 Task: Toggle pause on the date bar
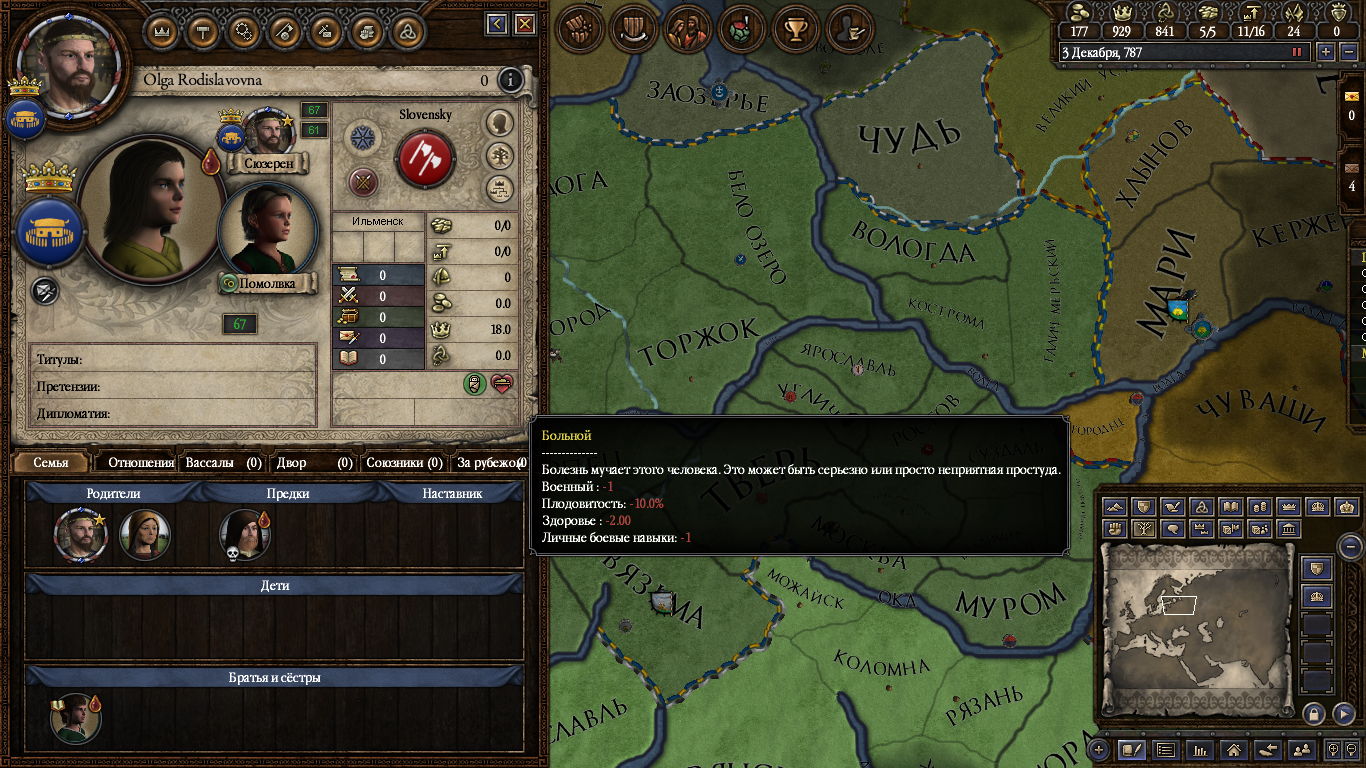1297,52
